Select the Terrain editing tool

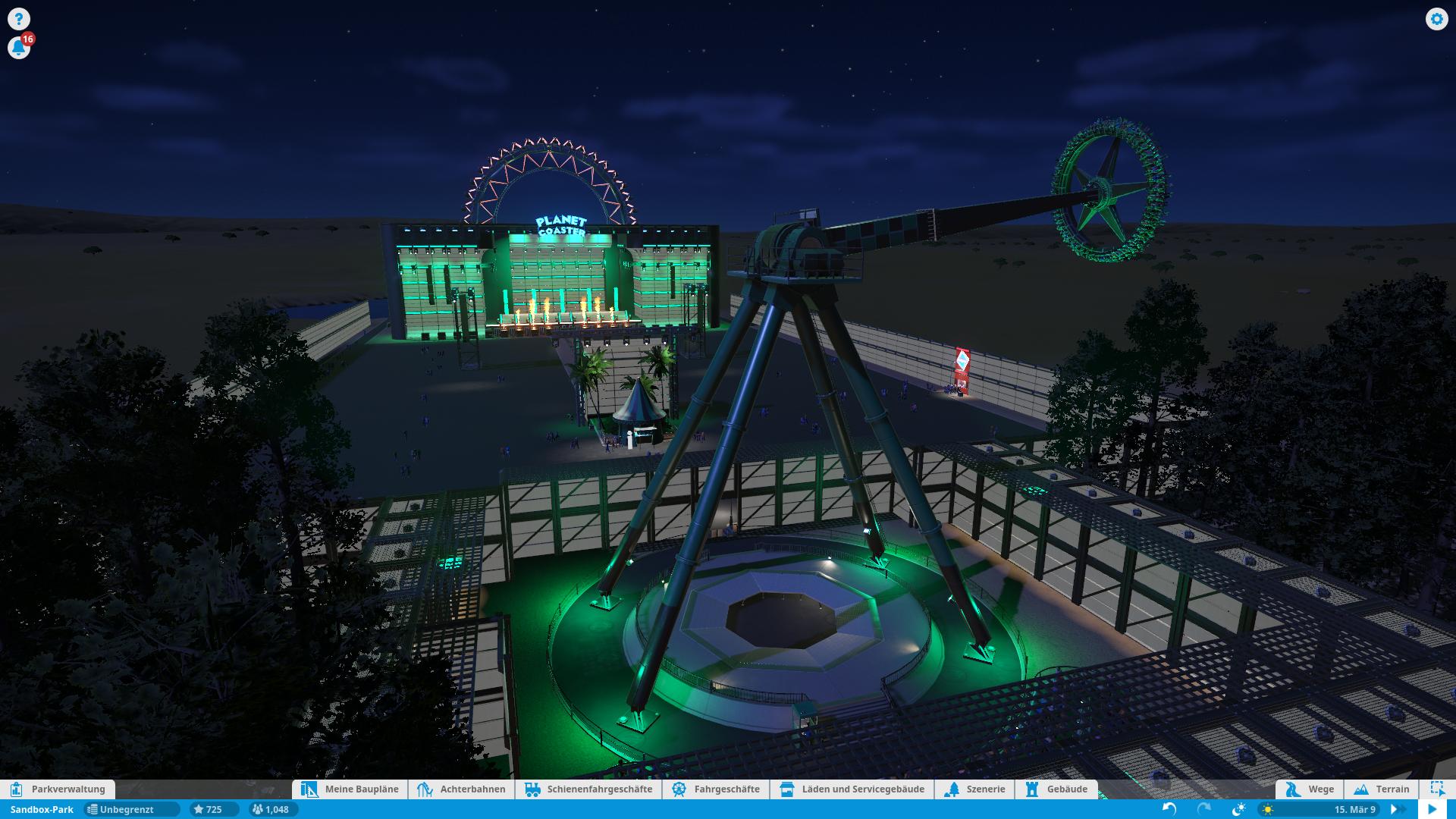1382,789
